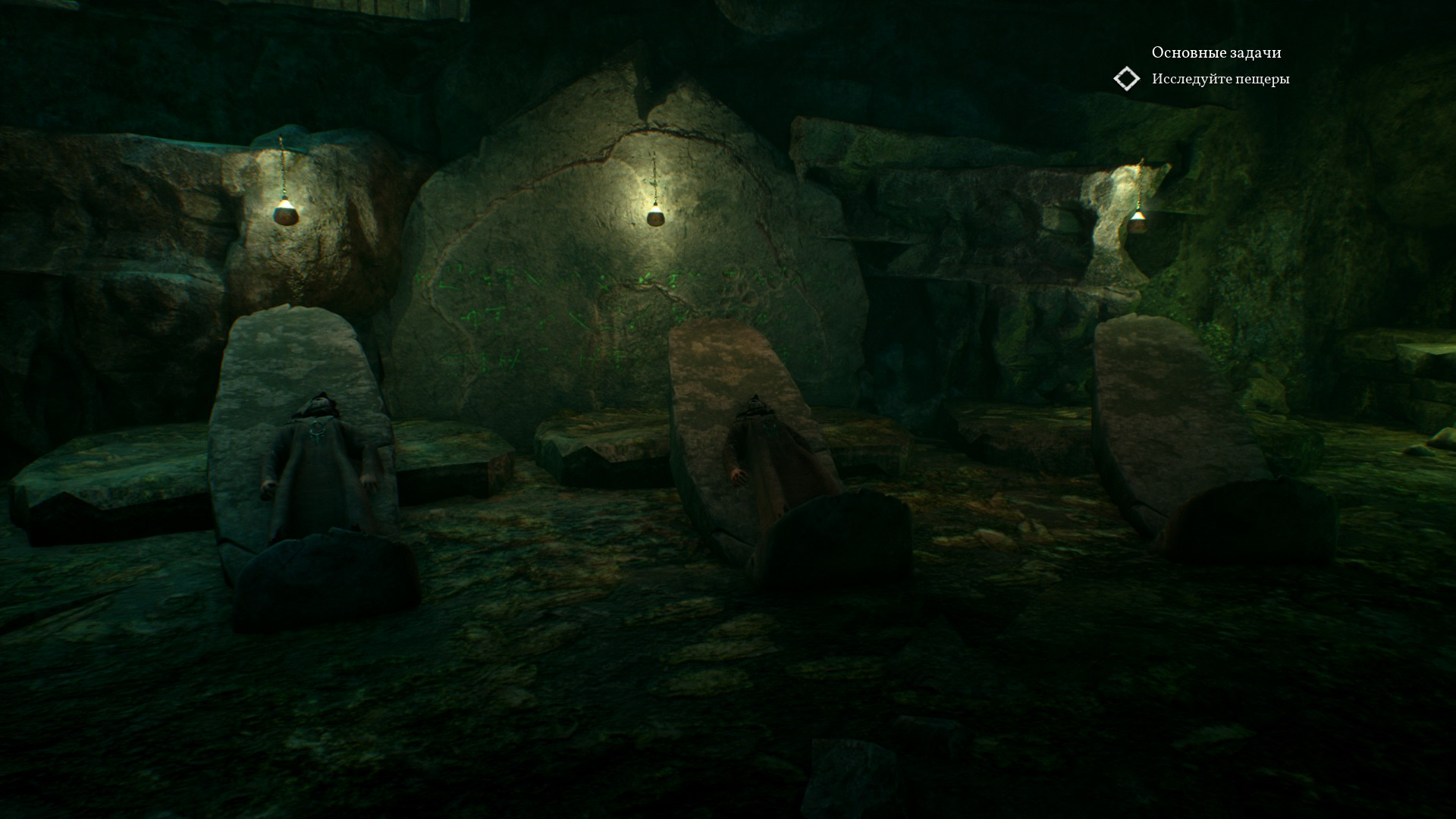
Task: Select the «Исследуйте пещеры» objective entry
Action: point(1220,79)
